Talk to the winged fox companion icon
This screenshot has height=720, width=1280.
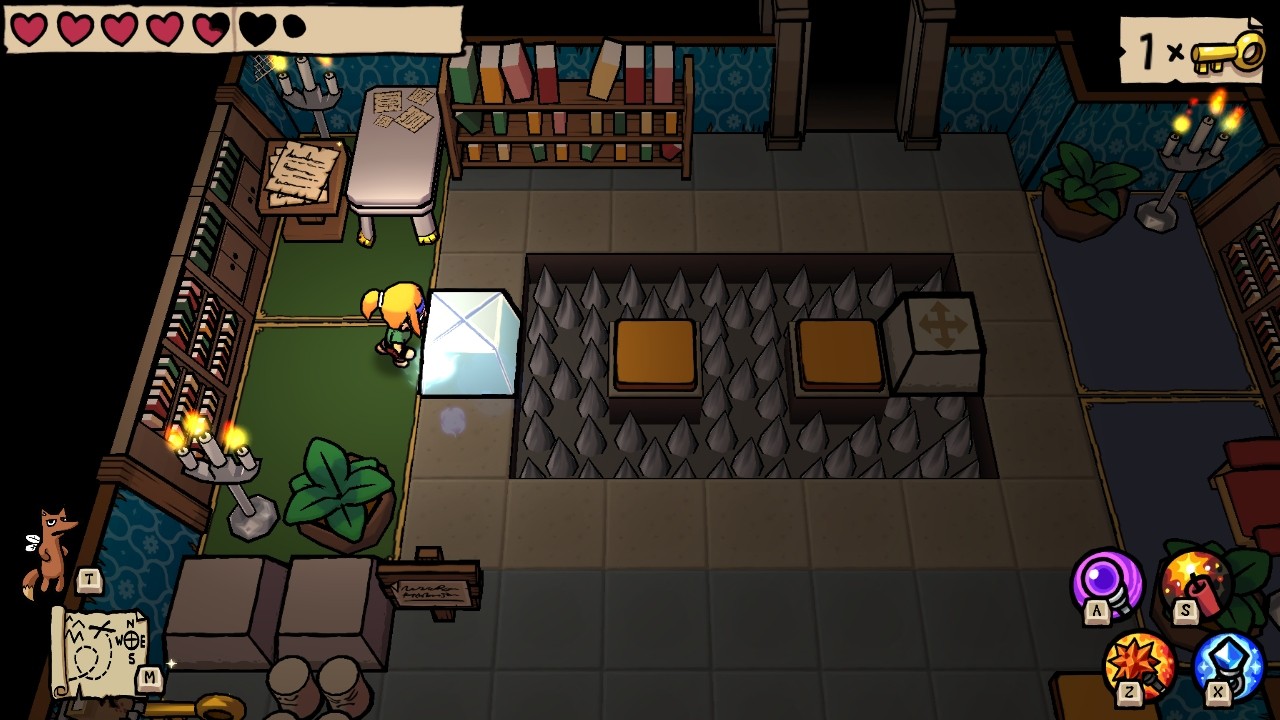tap(50, 551)
